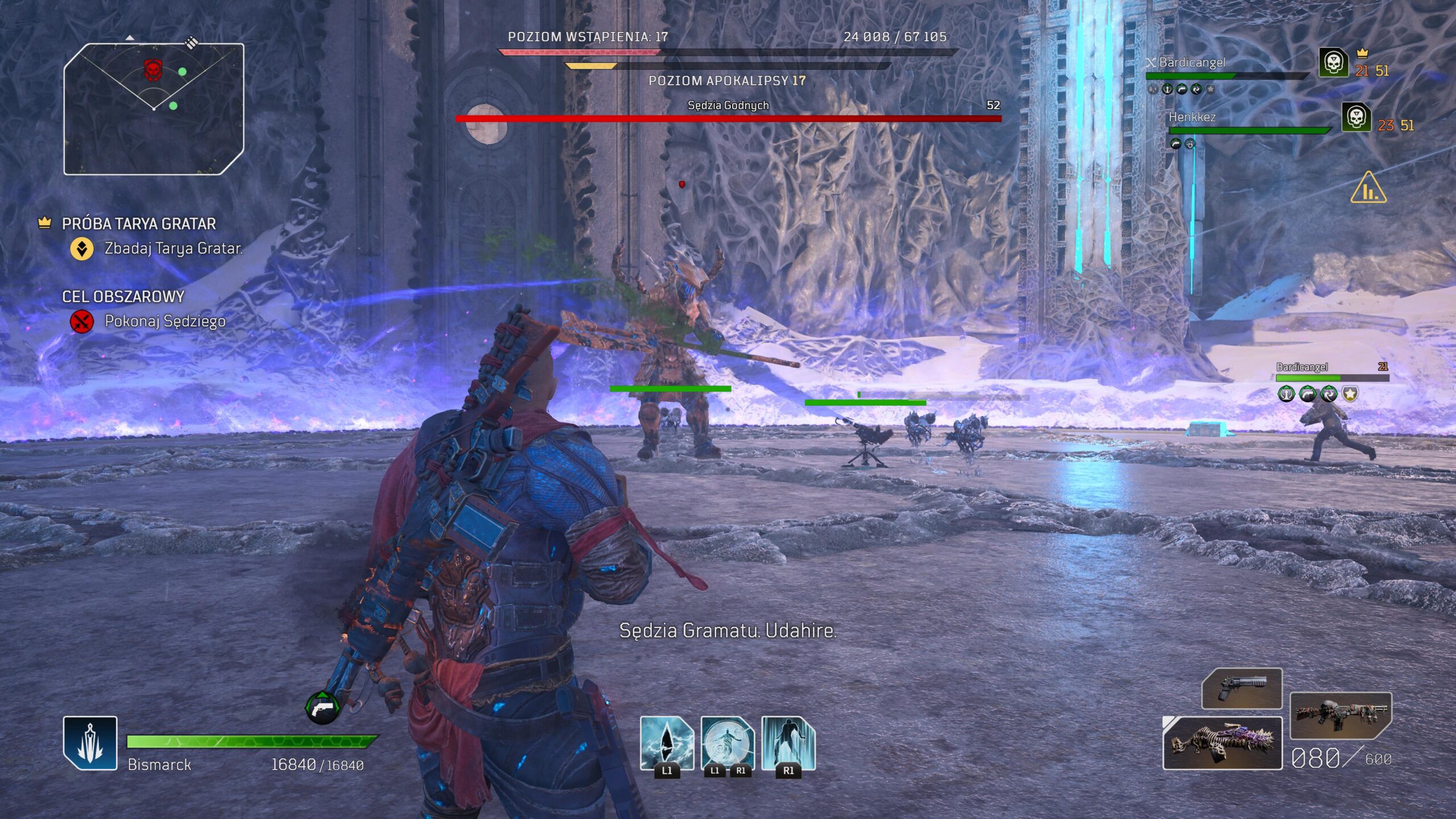Select the red boss skull minimap marker

tap(152, 71)
